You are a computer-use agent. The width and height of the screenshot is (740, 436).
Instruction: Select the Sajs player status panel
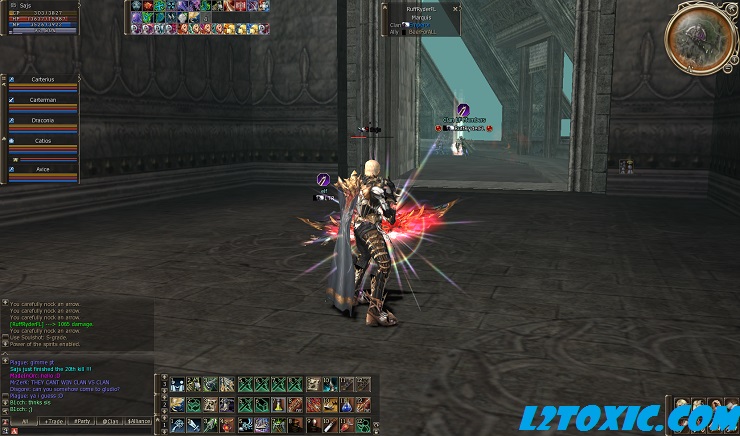click(x=42, y=17)
